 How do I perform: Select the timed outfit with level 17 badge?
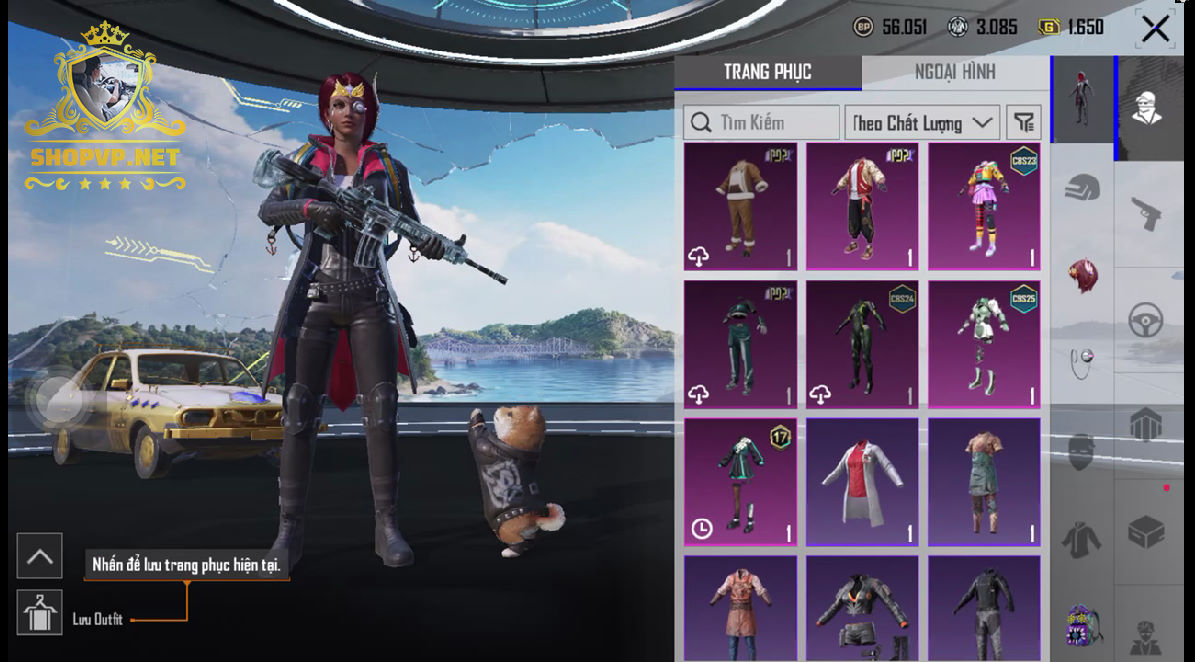tap(741, 482)
